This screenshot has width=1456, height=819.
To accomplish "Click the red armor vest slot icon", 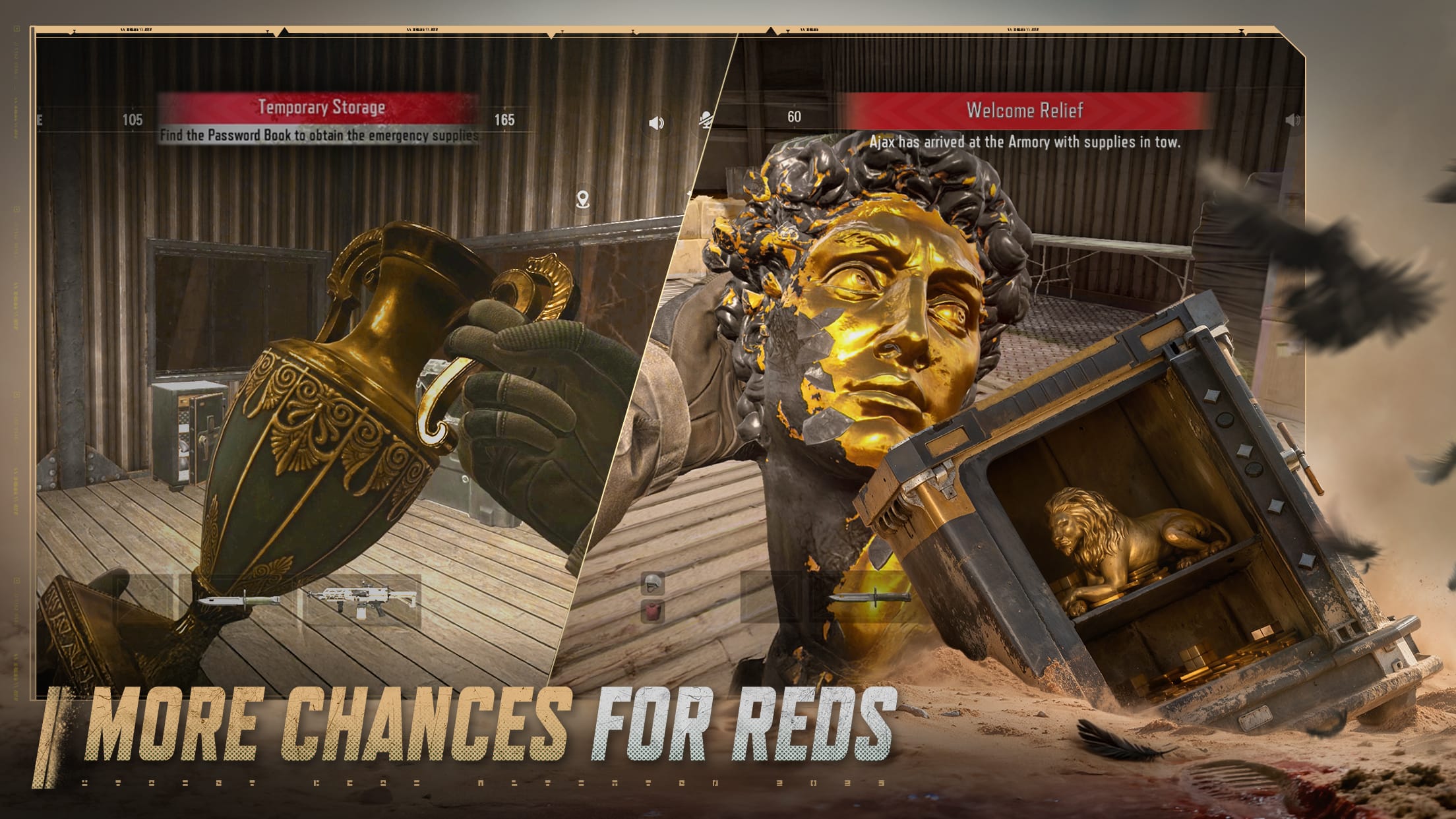I will click(653, 611).
